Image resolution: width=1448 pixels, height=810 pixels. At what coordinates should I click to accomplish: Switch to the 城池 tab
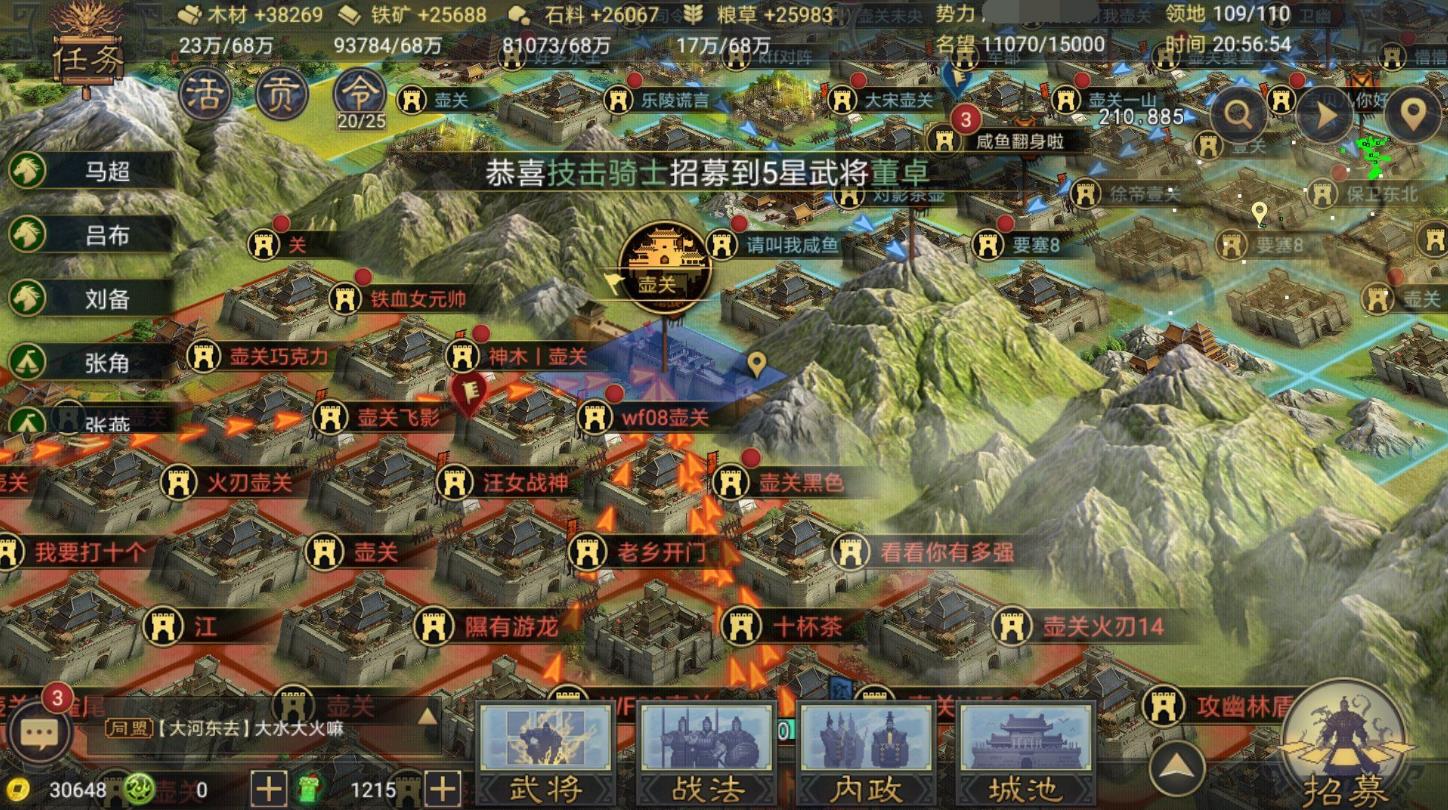pos(1026,750)
